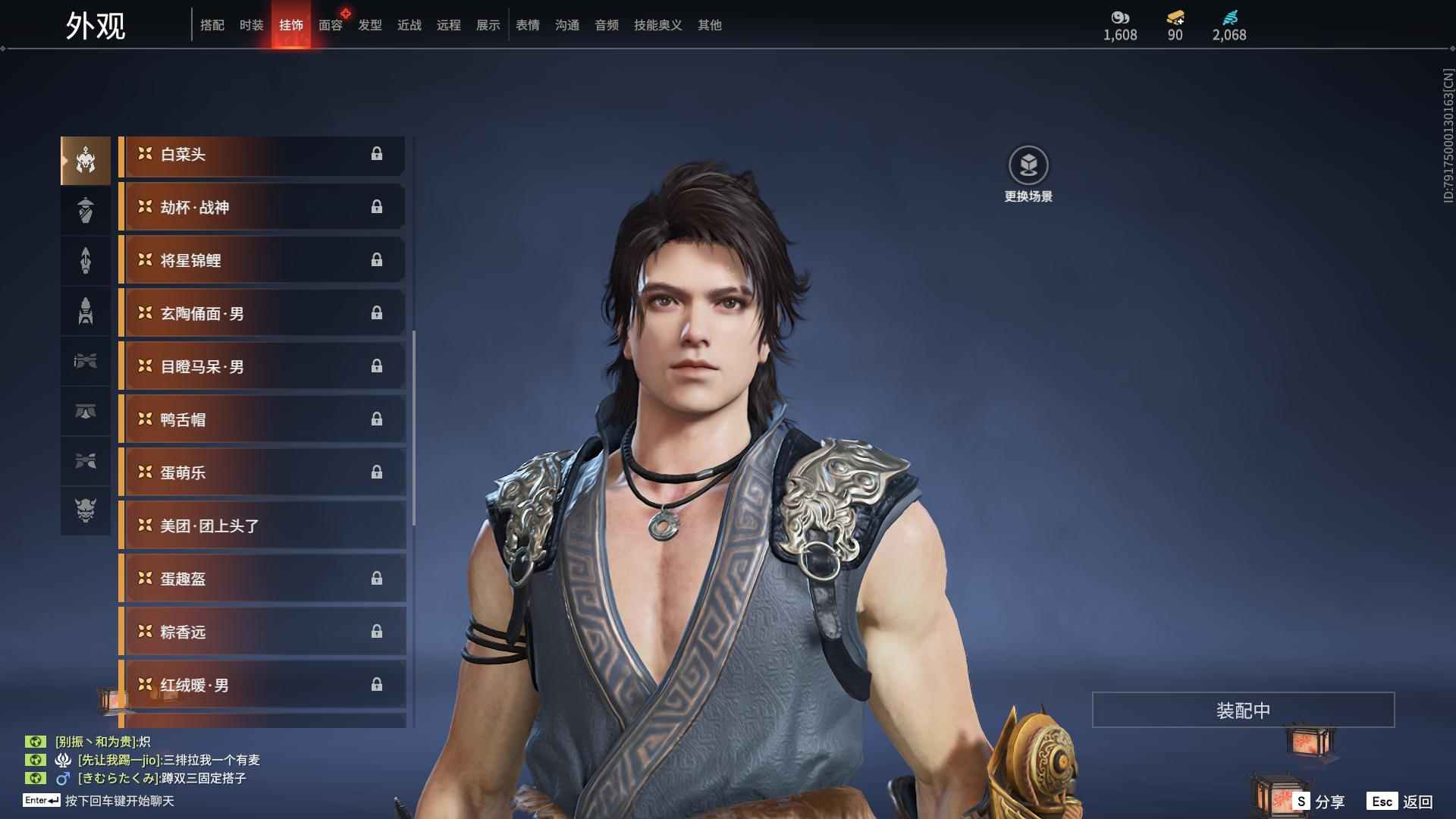Select the head accessory category icon
This screenshot has height=819, width=1456.
86,160
